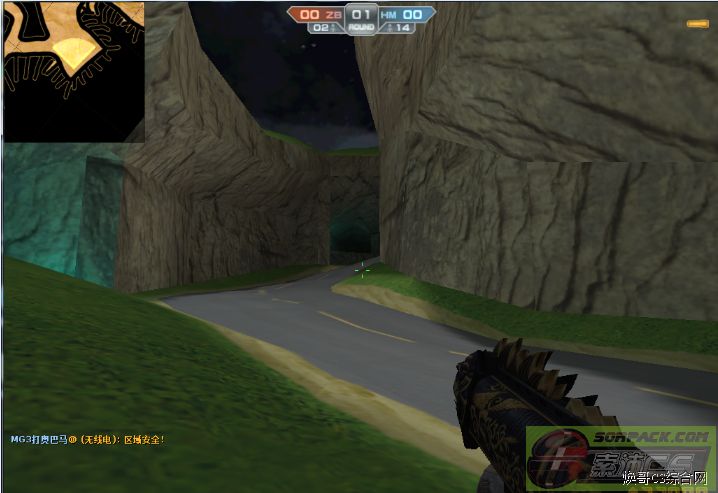Click the radio chat message line
This screenshot has height=493, width=718.
coord(87,439)
